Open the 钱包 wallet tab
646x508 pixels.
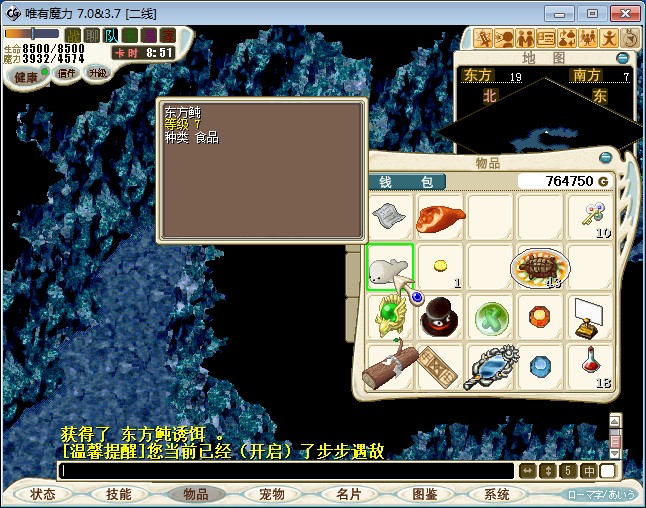(407, 182)
